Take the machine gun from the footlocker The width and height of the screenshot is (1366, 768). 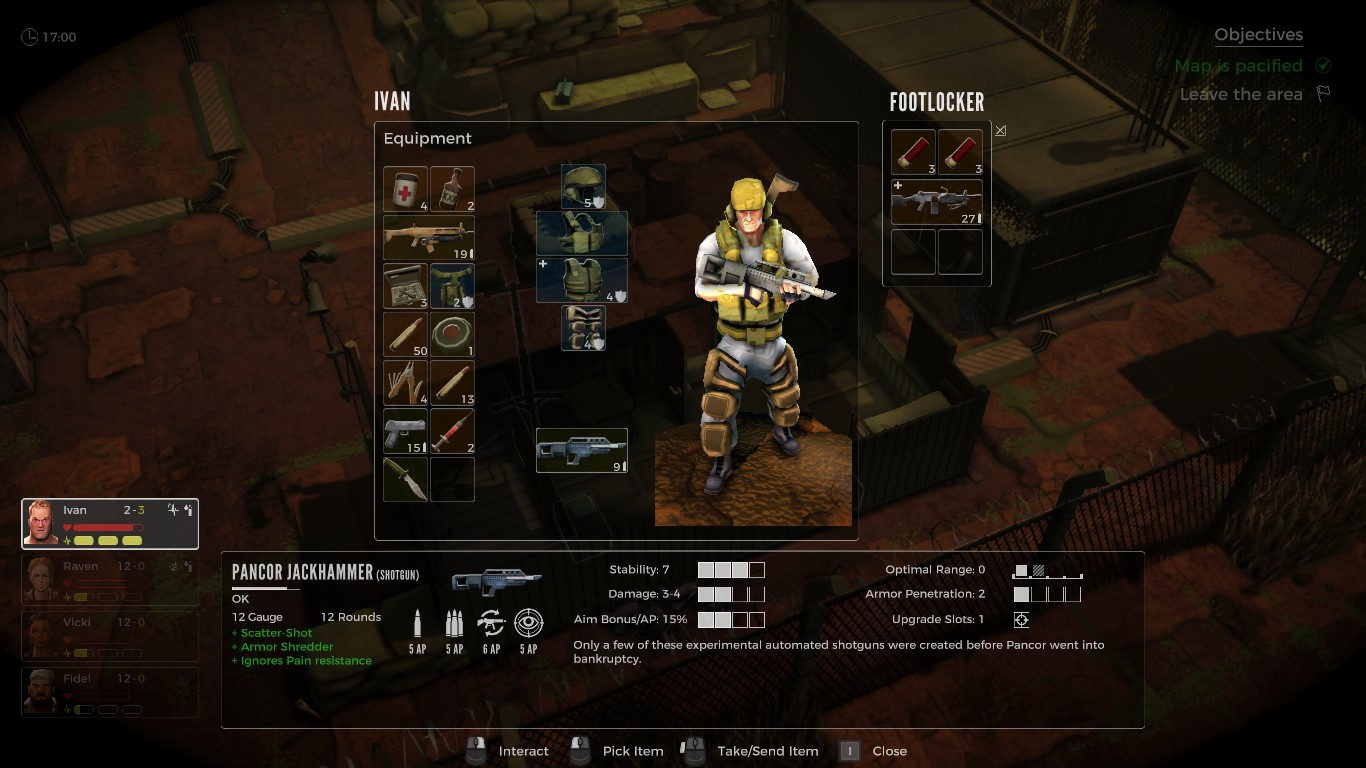tap(936, 203)
